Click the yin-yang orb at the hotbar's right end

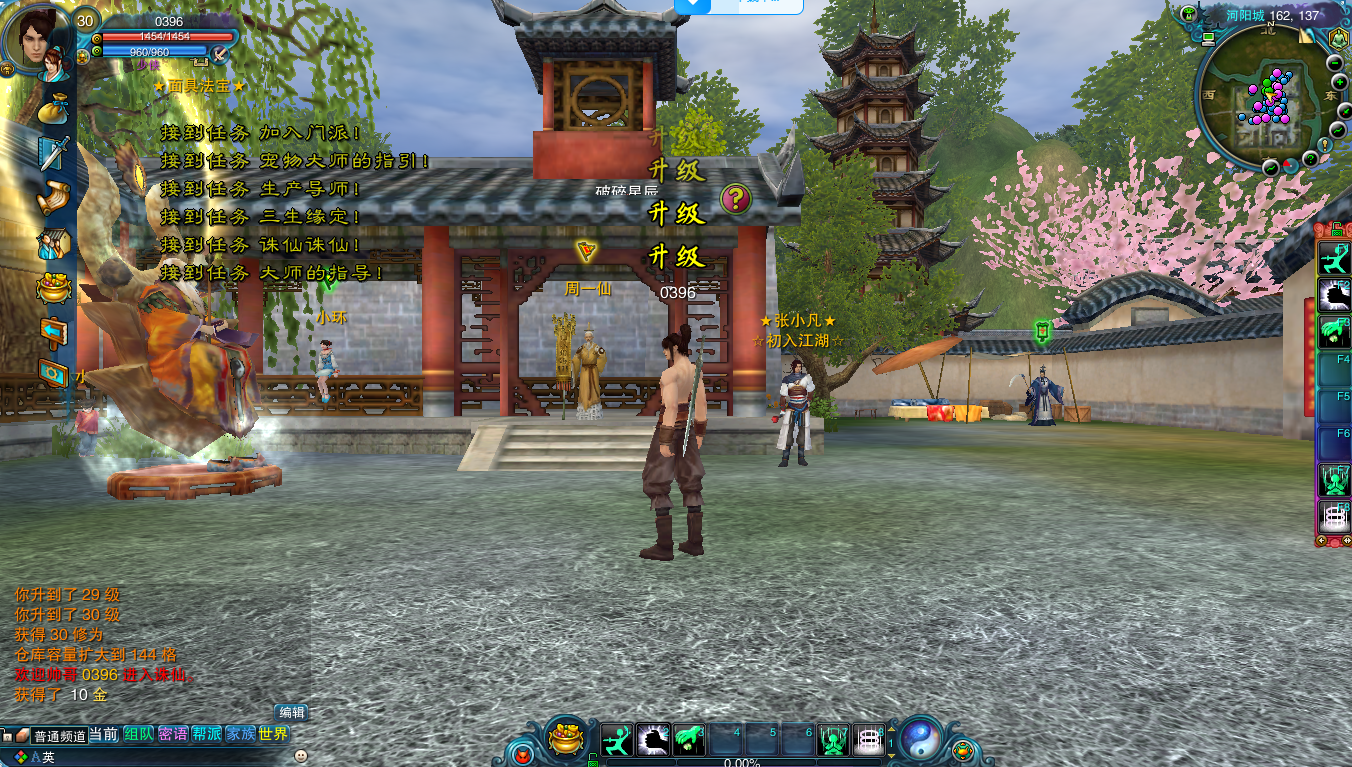pos(919,739)
